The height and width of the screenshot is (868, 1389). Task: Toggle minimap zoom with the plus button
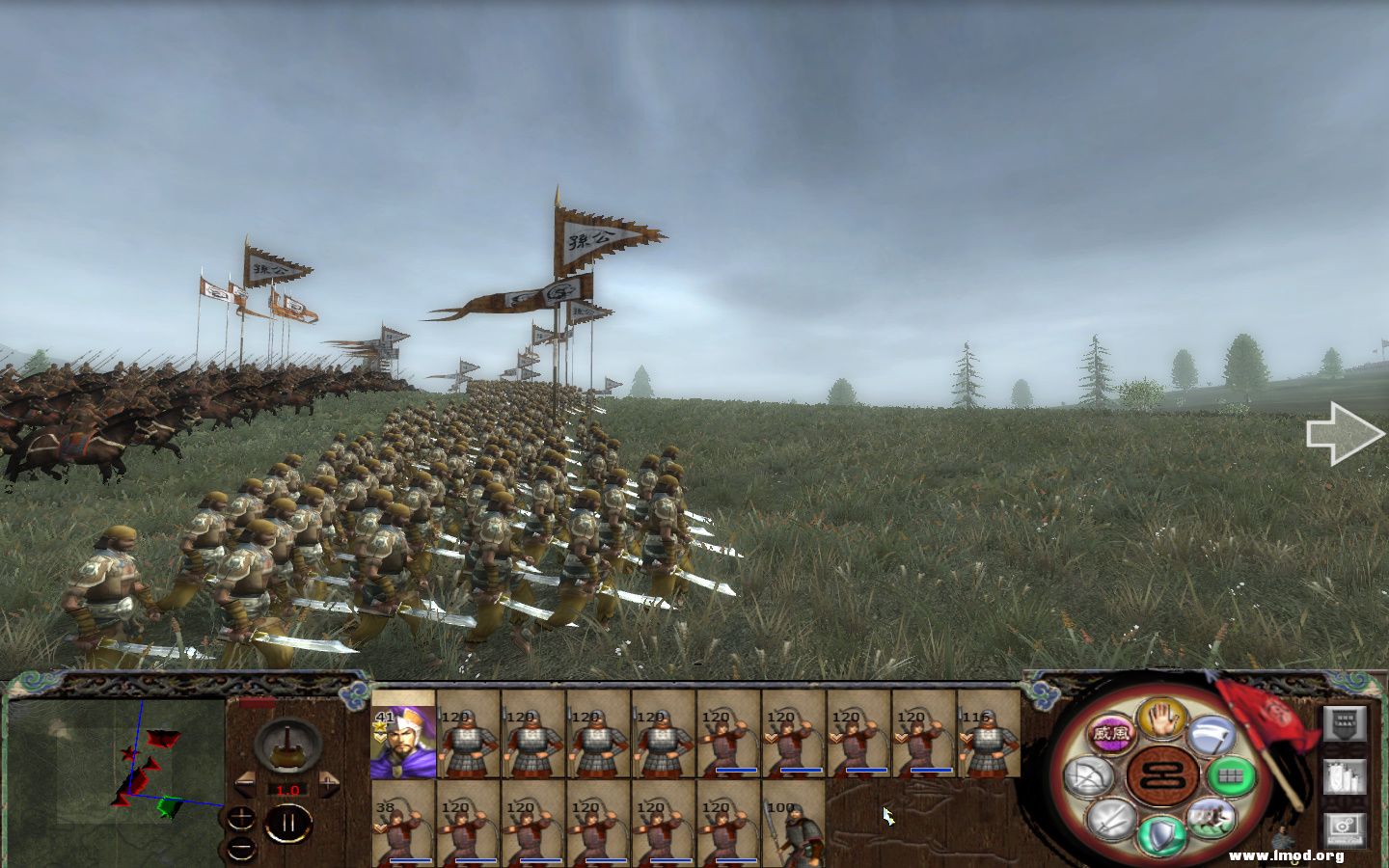241,817
